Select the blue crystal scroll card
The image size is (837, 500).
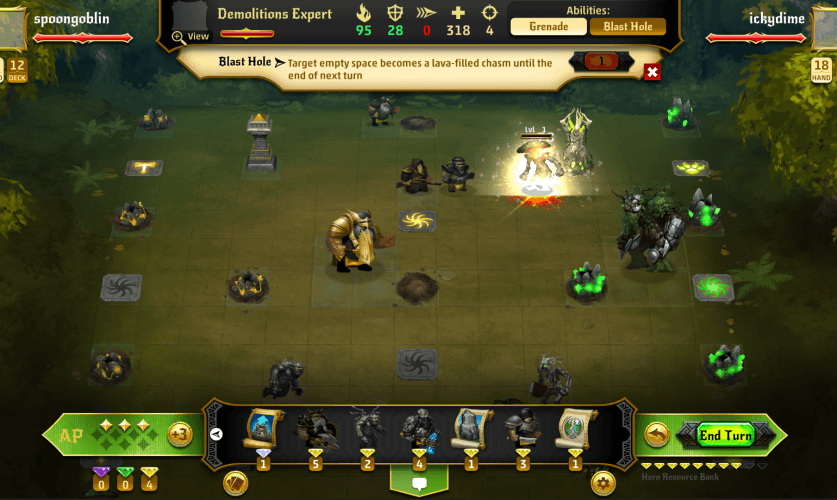(263, 430)
